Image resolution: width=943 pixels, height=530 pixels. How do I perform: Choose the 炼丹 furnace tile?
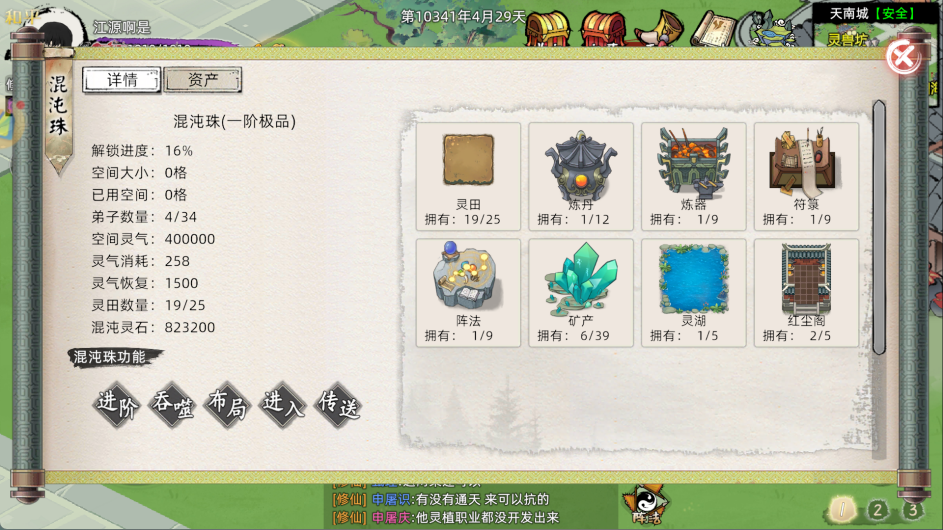pyautogui.click(x=581, y=175)
